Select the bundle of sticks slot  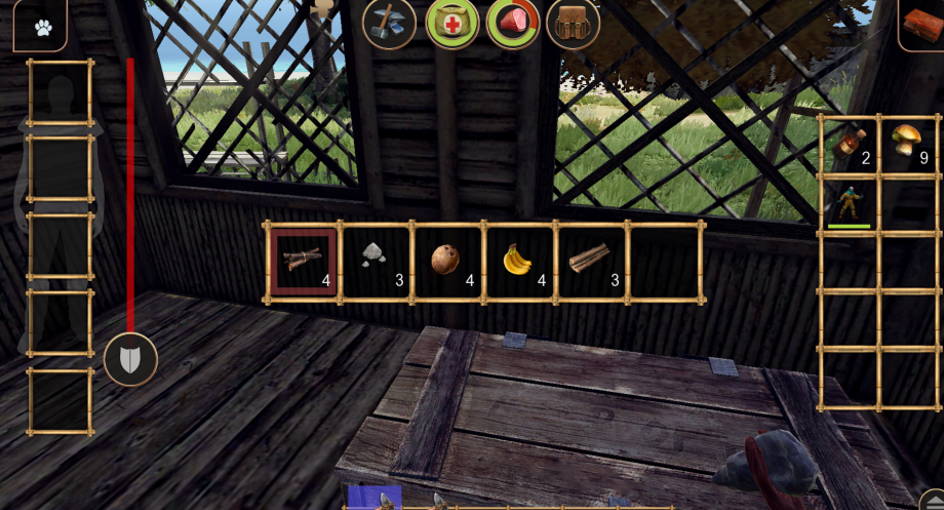pos(303,262)
